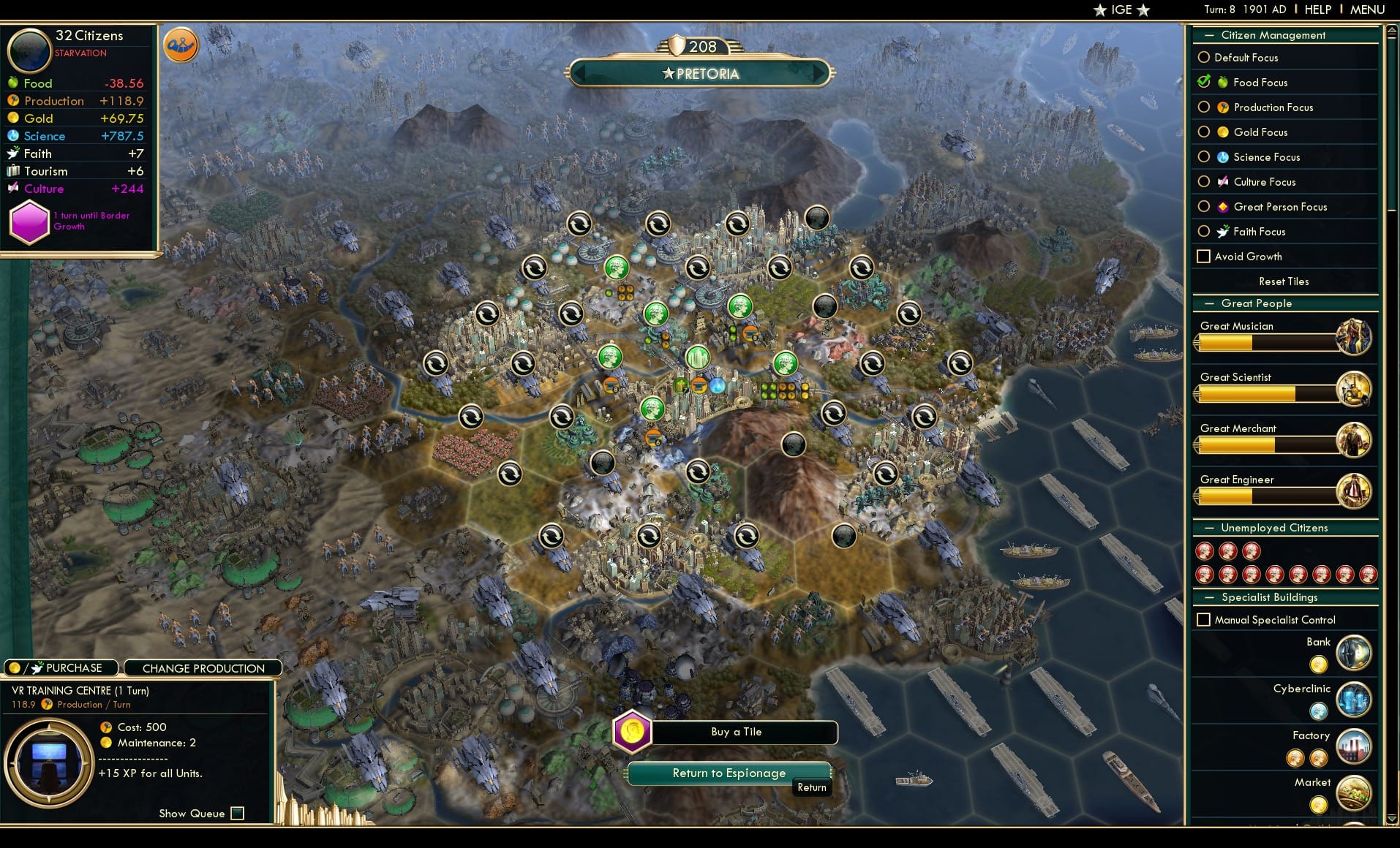Open the Market specialist building
Viewport: 1400px width, 848px height.
coord(1353,794)
